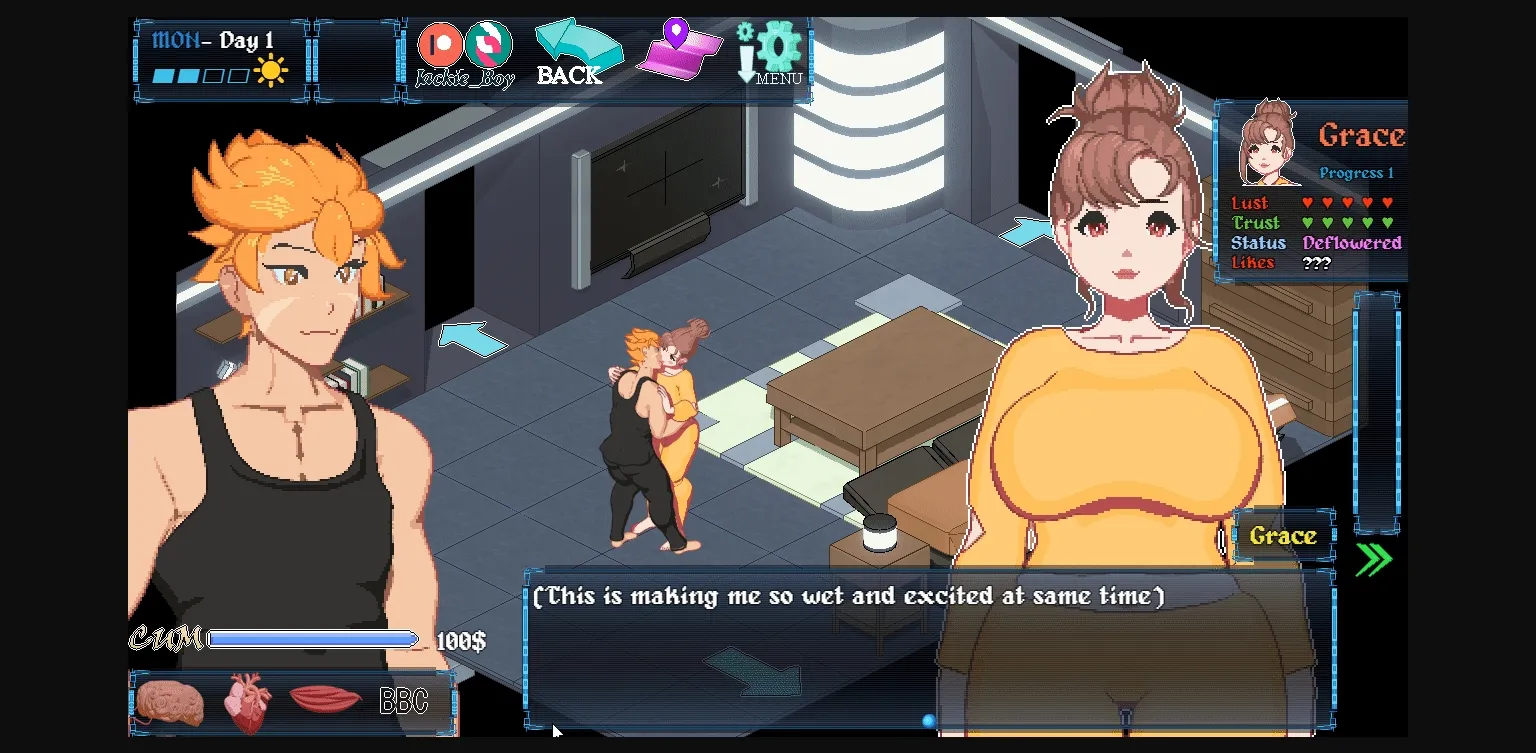Click Grace's portrait in the status panel
The width and height of the screenshot is (1536, 753).
(1267, 142)
